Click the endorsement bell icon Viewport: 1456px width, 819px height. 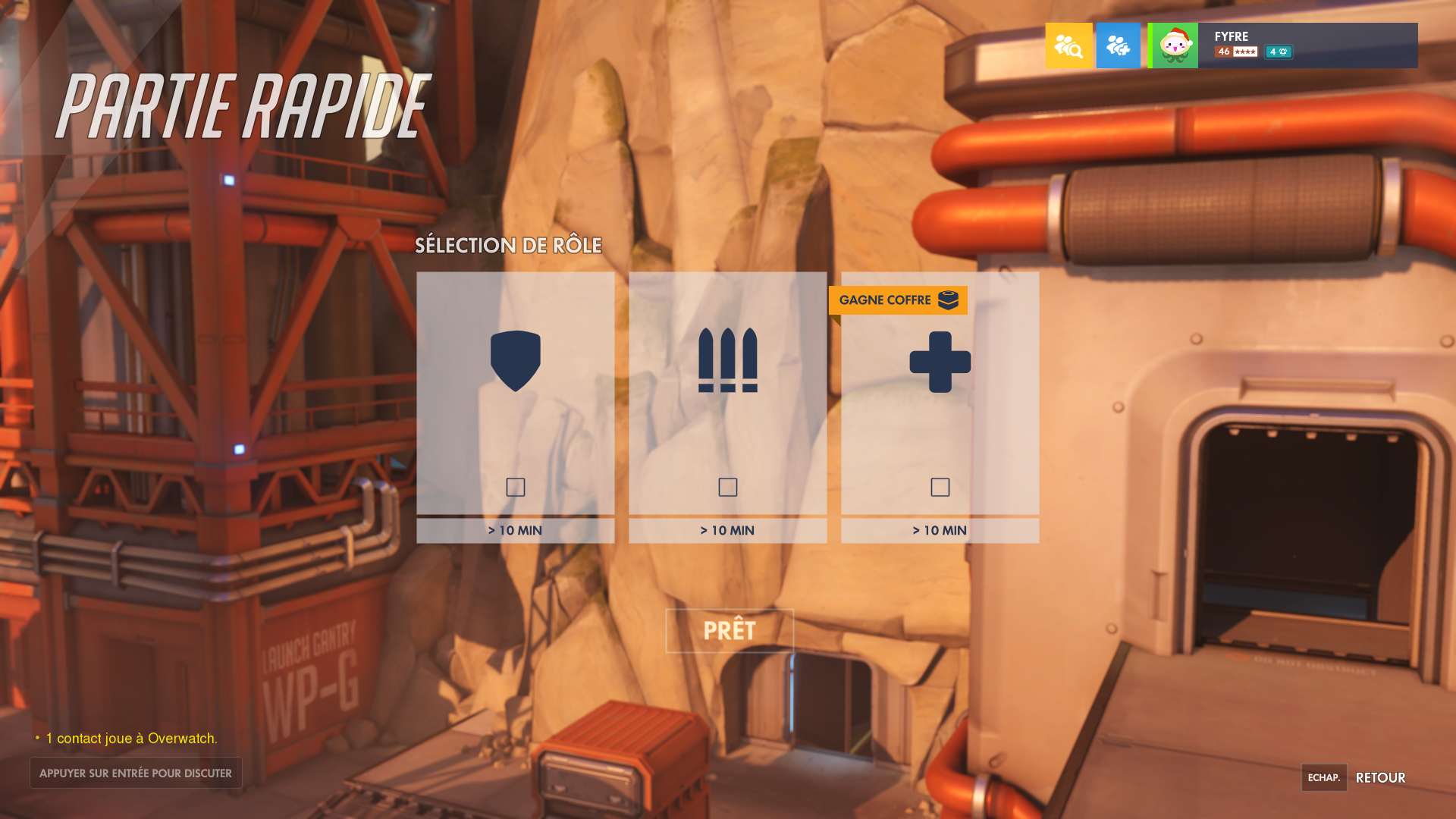(x=1282, y=52)
